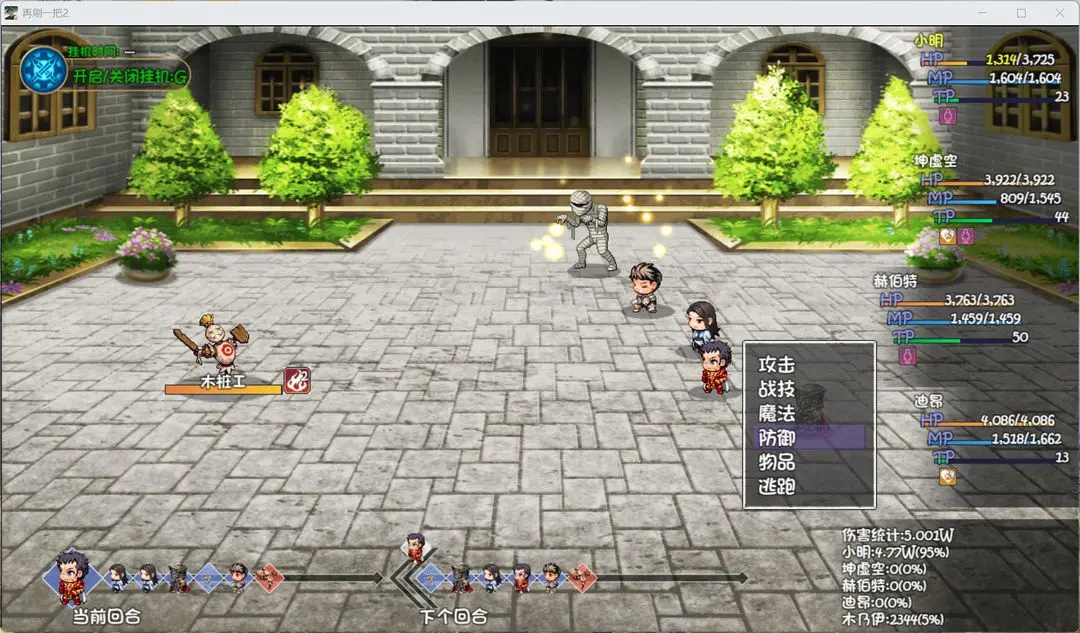This screenshot has height=633, width=1080.
Task: Maximize the game window
Action: pyautogui.click(x=1021, y=13)
